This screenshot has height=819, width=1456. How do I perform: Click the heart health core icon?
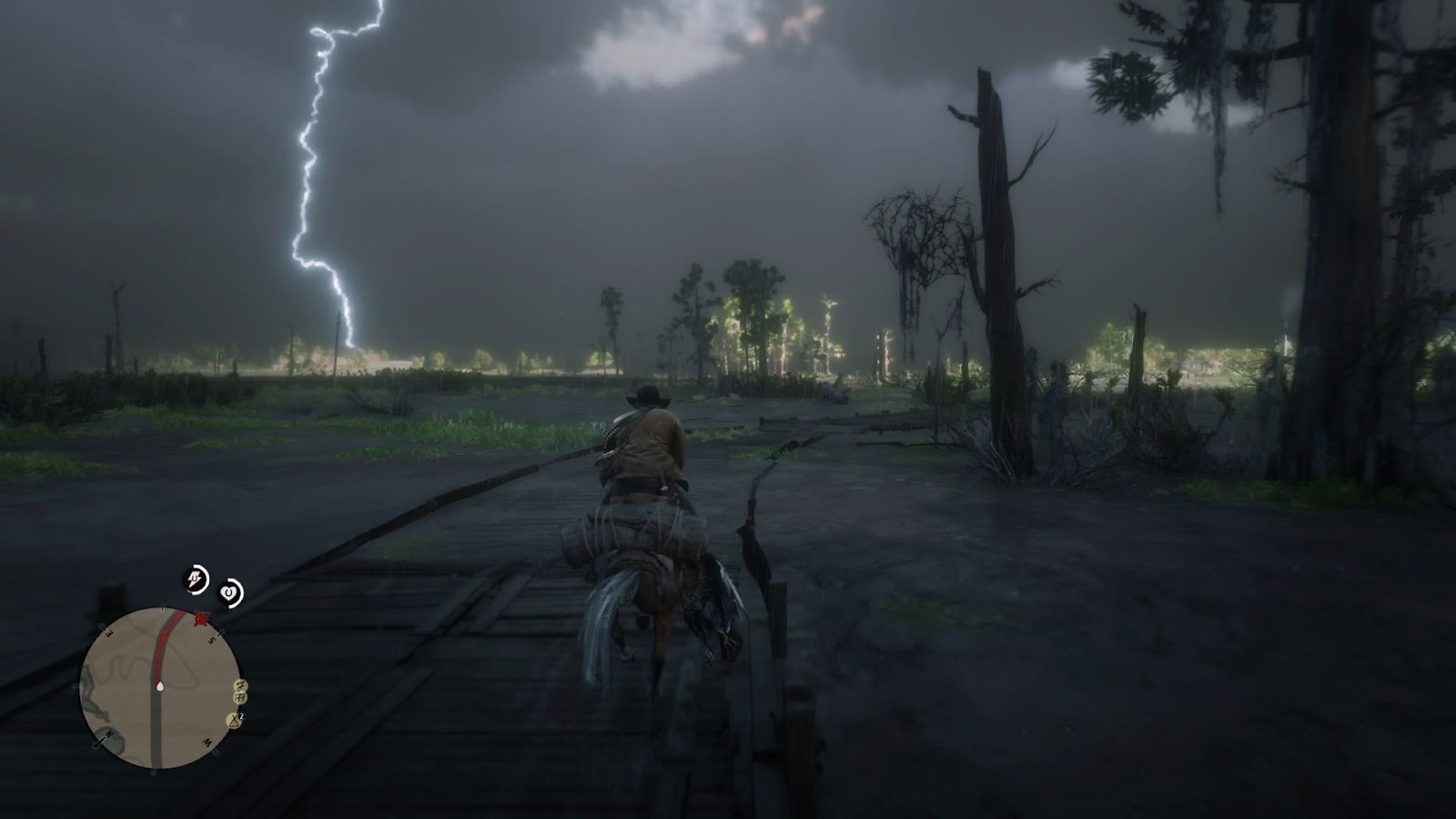231,593
